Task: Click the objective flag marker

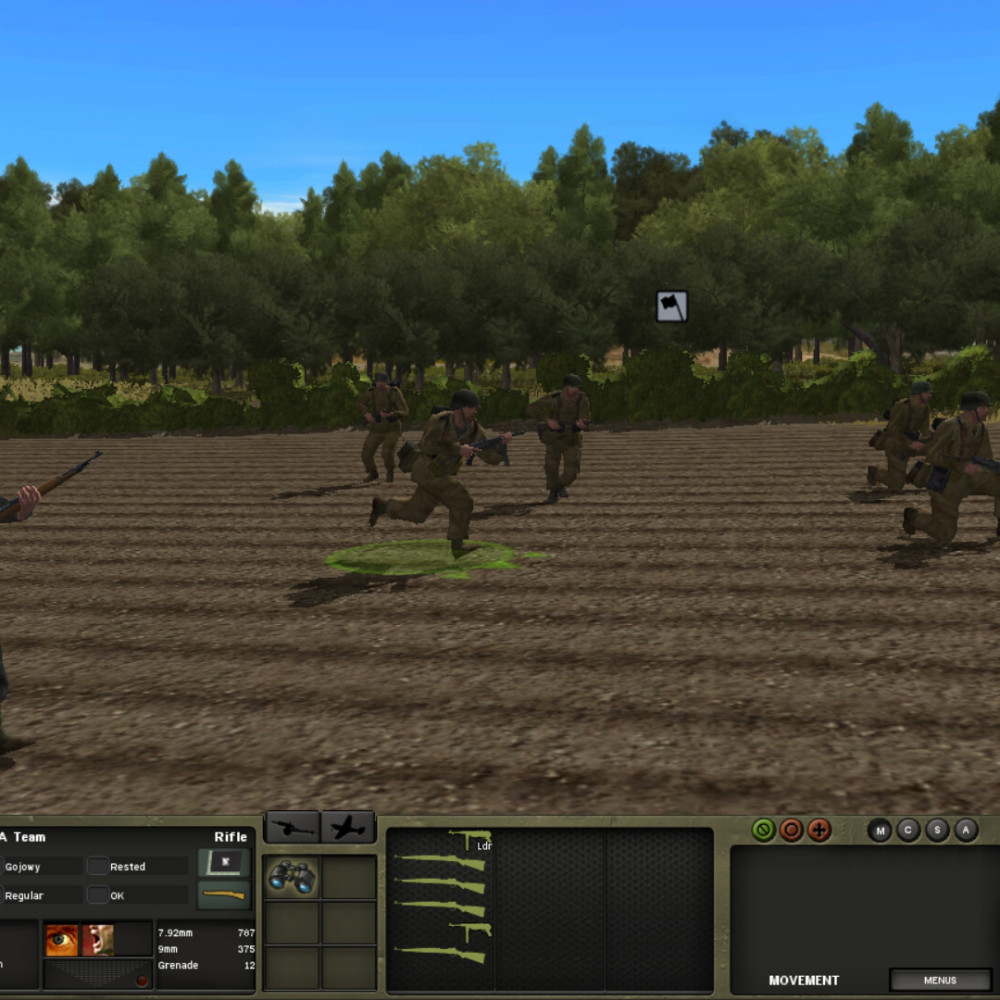Action: pyautogui.click(x=672, y=306)
